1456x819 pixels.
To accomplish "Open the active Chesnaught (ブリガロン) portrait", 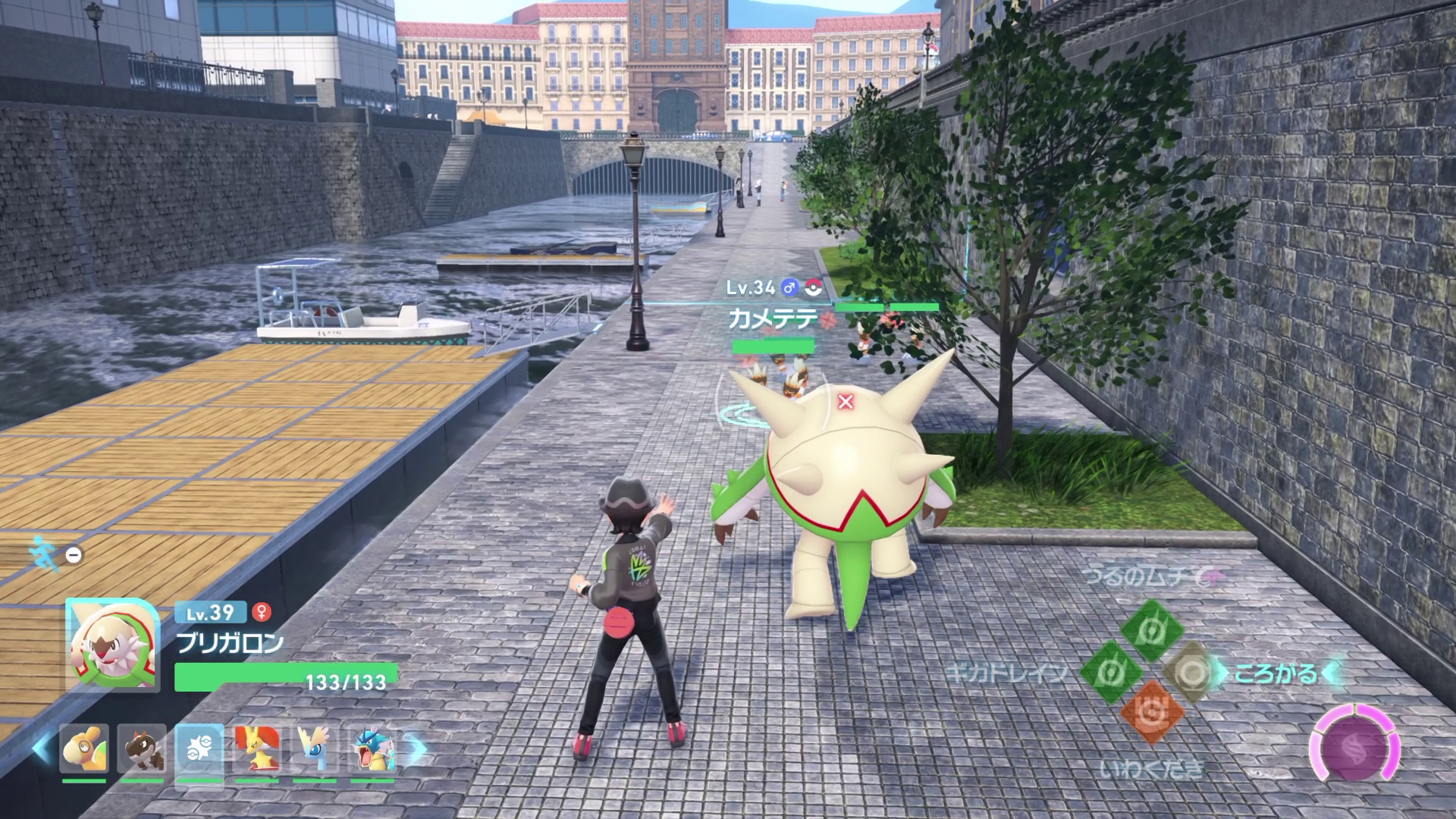I will click(111, 645).
